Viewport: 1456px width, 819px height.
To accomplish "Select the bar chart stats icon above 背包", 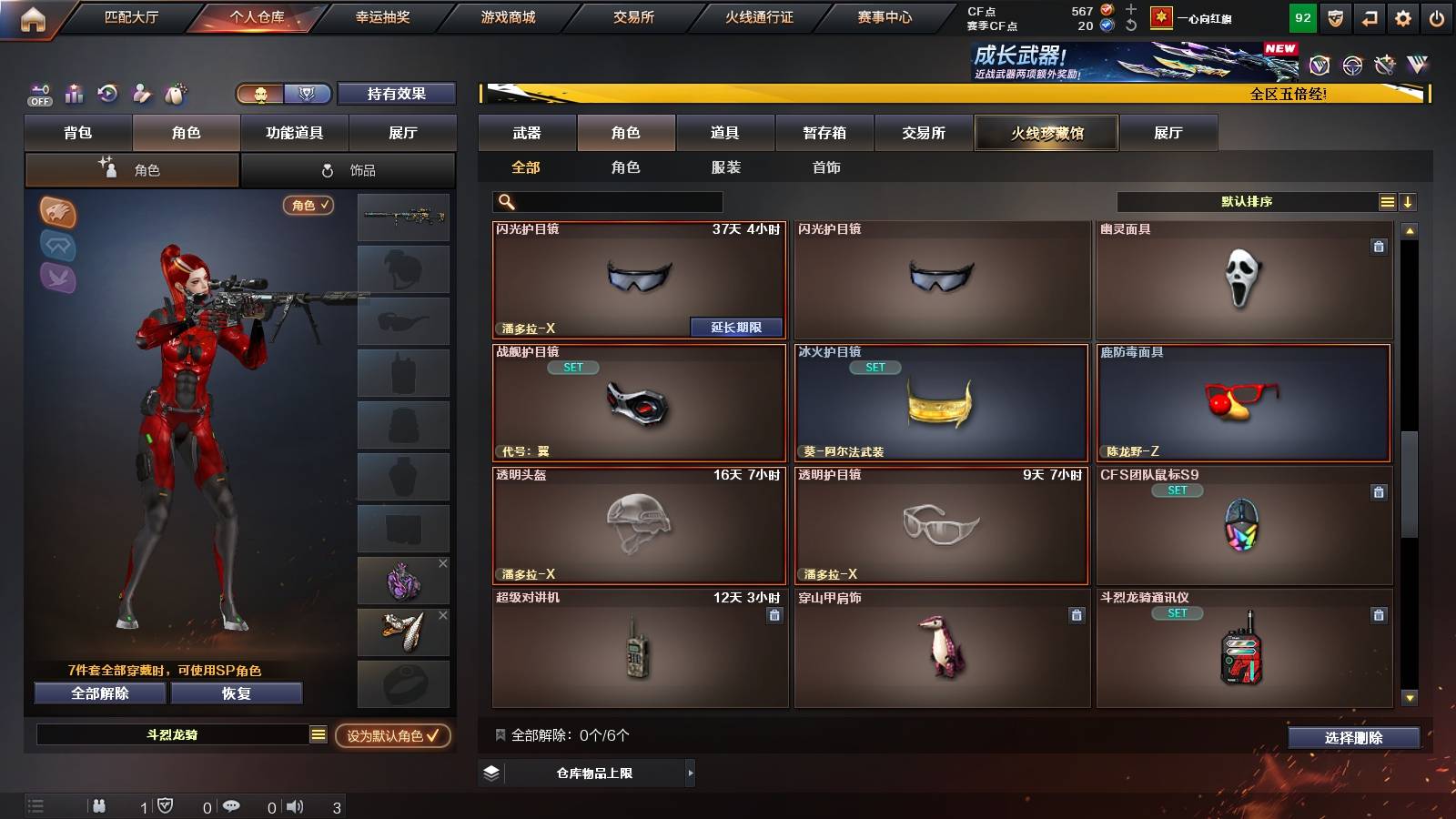I will pyautogui.click(x=74, y=94).
